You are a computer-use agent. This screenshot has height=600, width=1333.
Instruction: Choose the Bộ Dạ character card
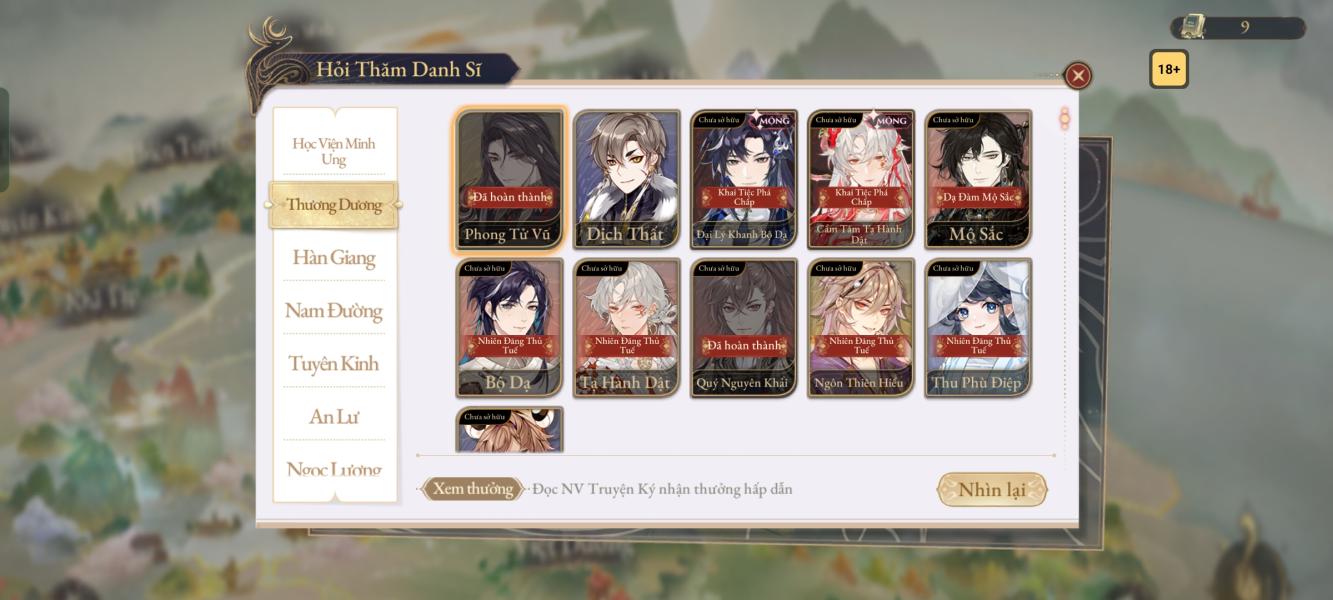[x=510, y=327]
